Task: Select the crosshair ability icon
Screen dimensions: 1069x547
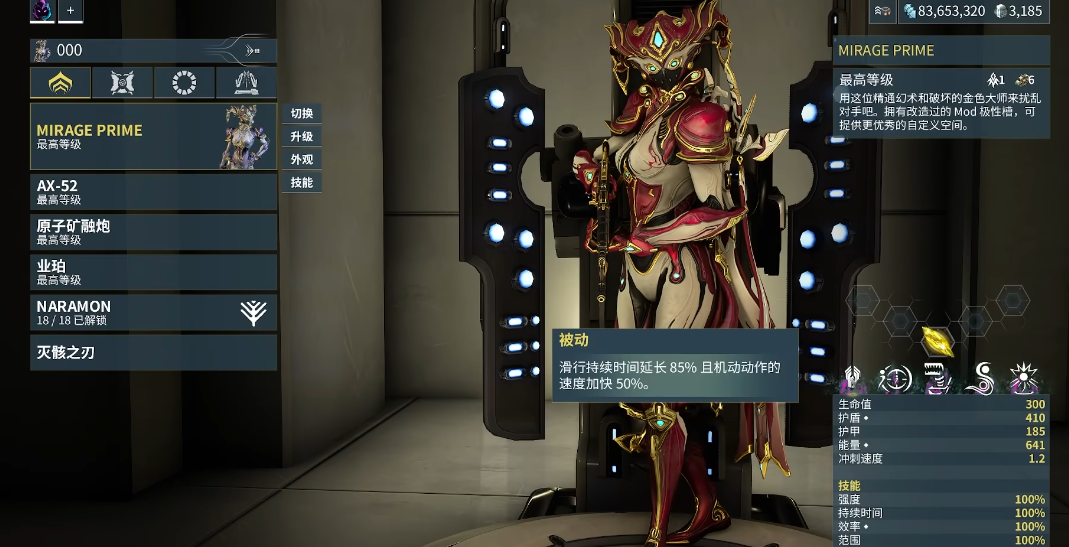Action: 894,379
